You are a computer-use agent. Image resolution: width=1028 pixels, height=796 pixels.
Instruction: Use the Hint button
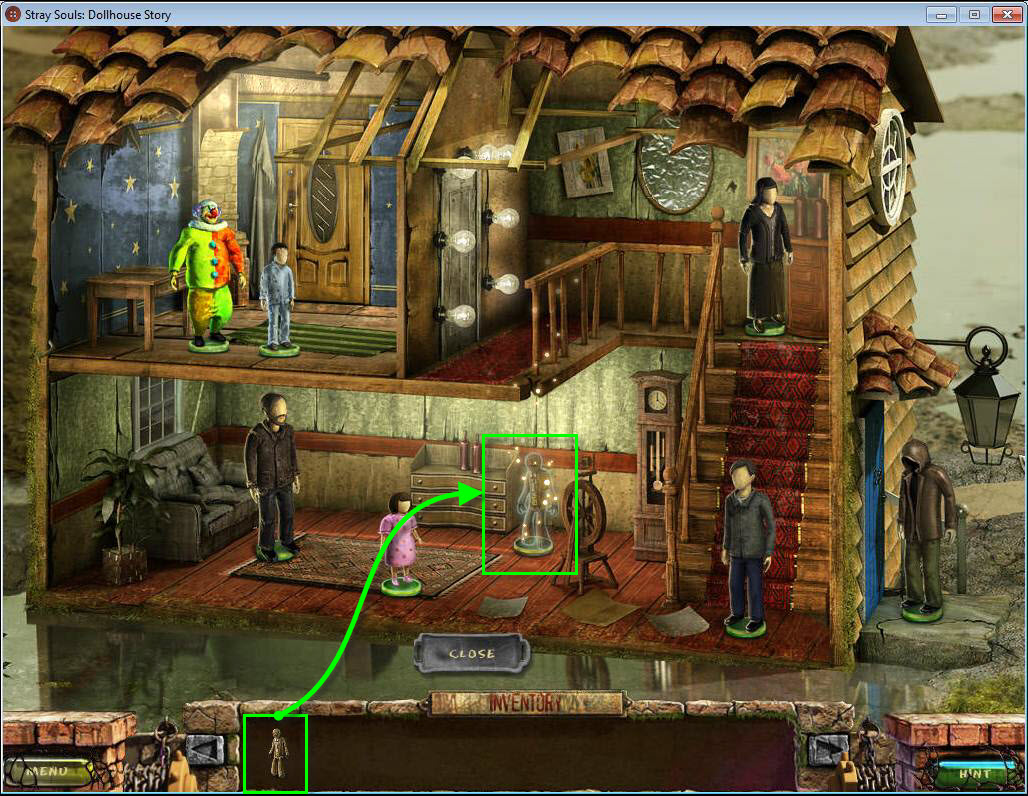click(x=974, y=772)
